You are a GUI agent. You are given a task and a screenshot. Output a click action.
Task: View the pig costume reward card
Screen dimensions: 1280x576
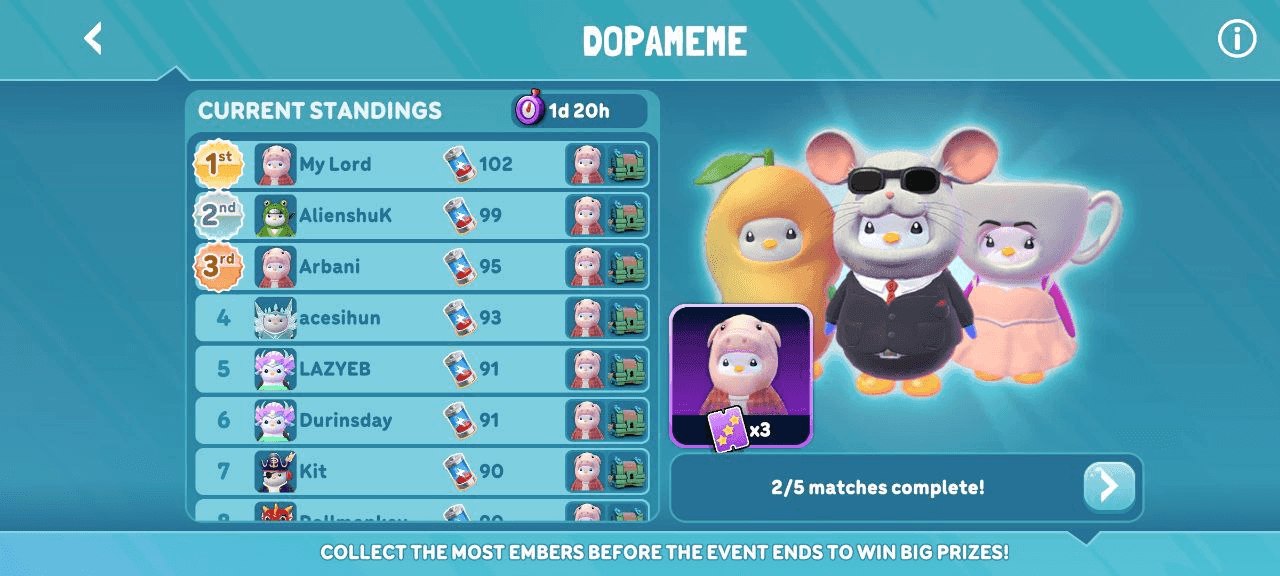pos(740,375)
